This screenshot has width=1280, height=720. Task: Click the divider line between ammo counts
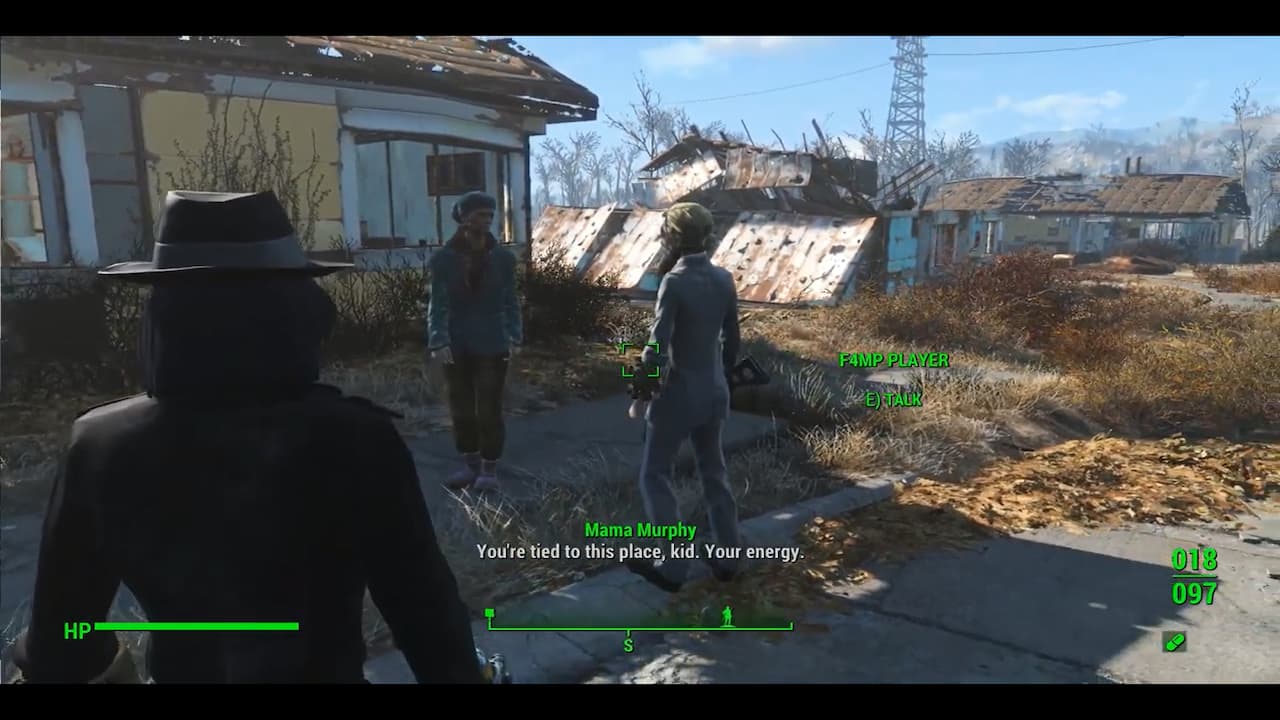click(1194, 578)
